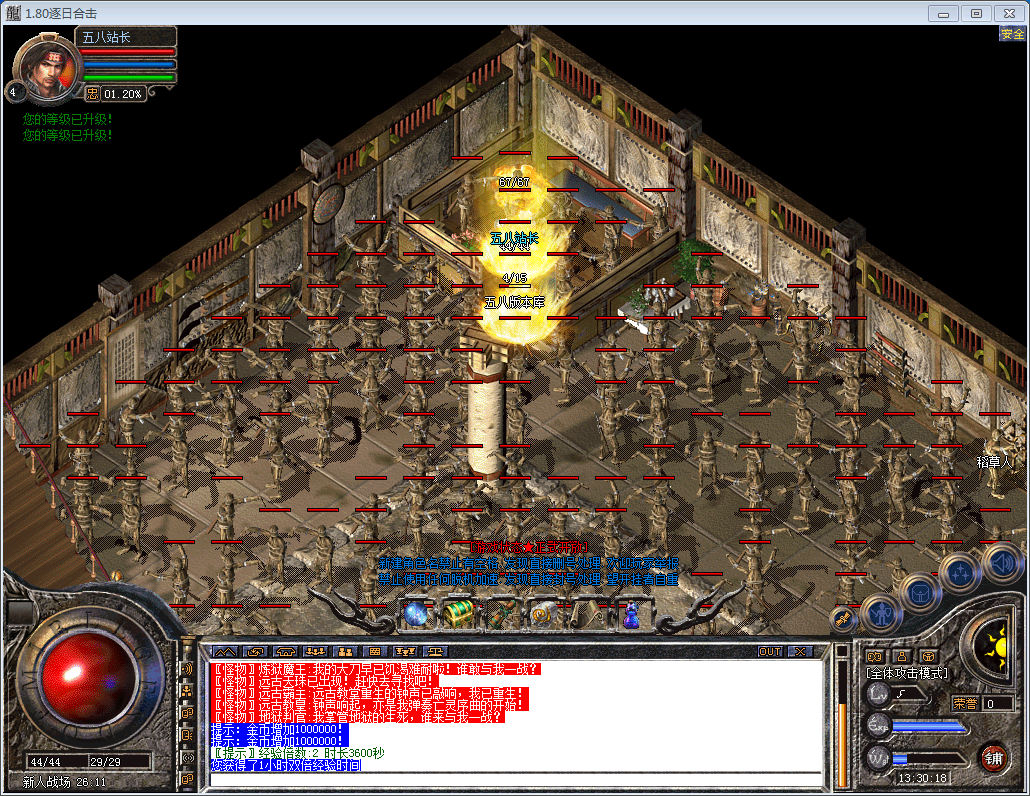The image size is (1030, 796).
Task: Open the character equipment round button
Action: click(x=881, y=612)
